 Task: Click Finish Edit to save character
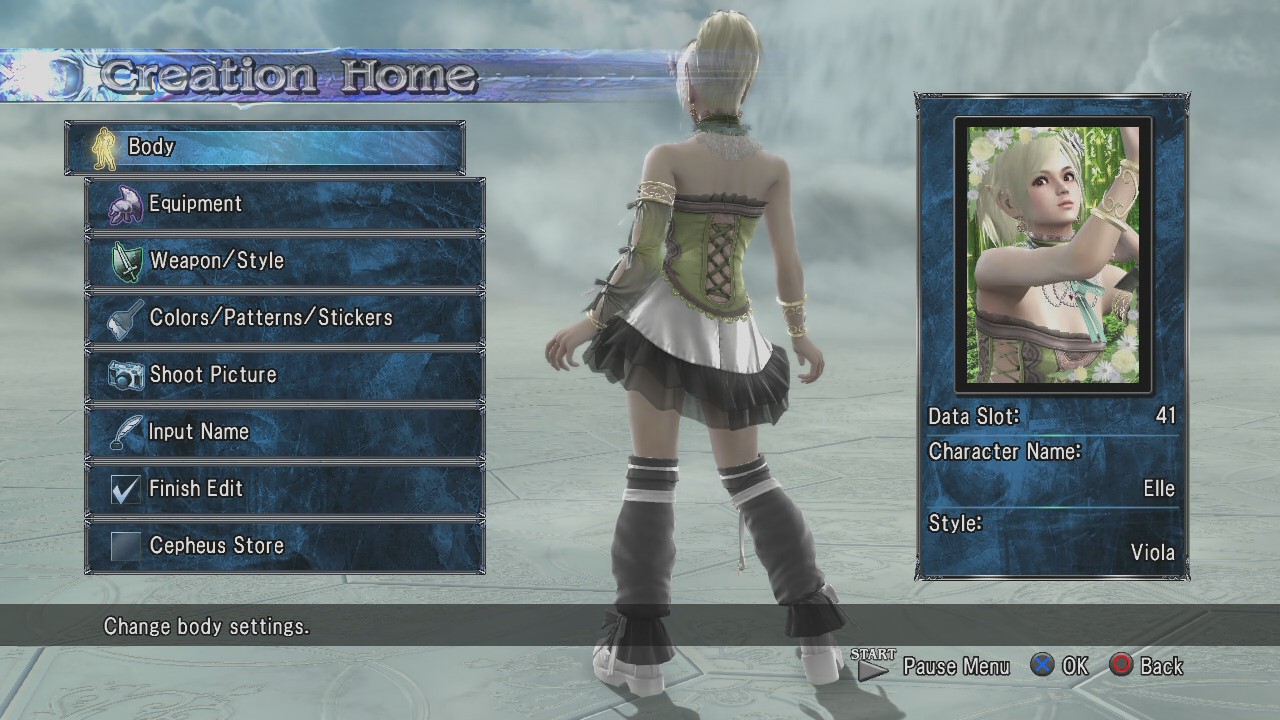285,489
